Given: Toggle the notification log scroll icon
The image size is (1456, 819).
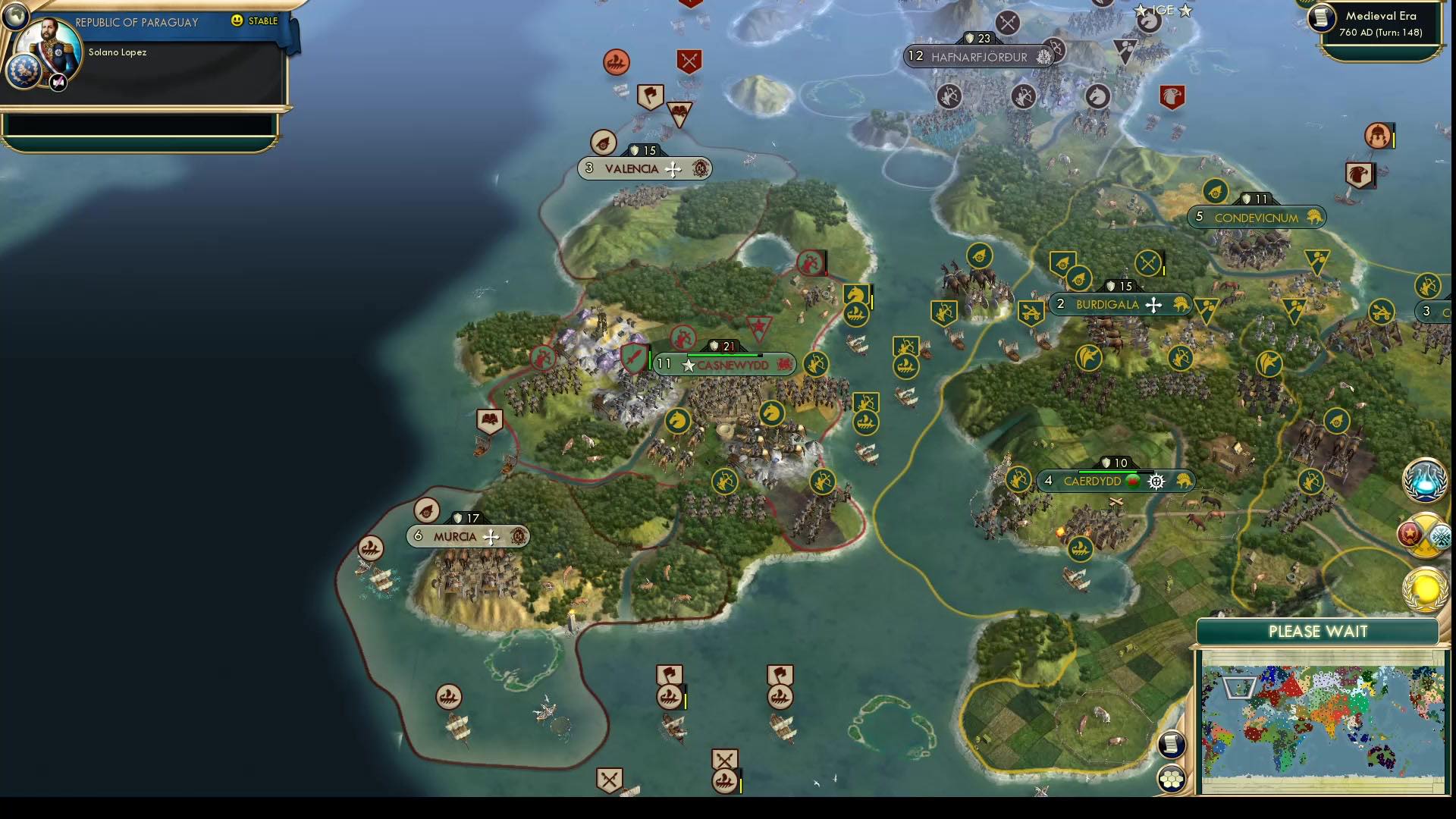Looking at the screenshot, I should coord(1172,743).
